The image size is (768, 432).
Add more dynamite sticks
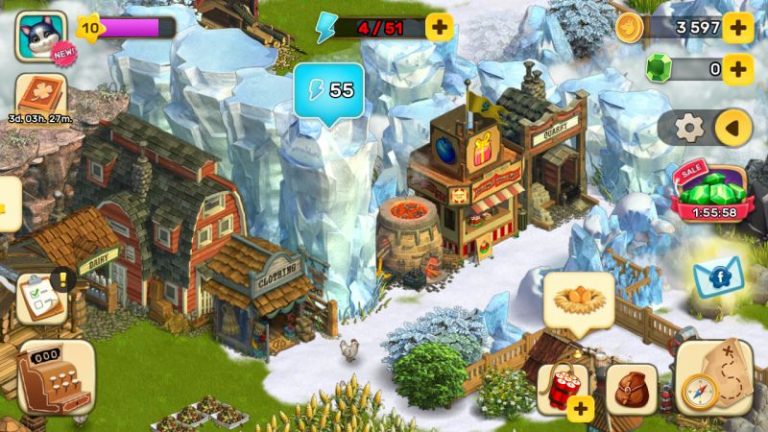pos(565,390)
